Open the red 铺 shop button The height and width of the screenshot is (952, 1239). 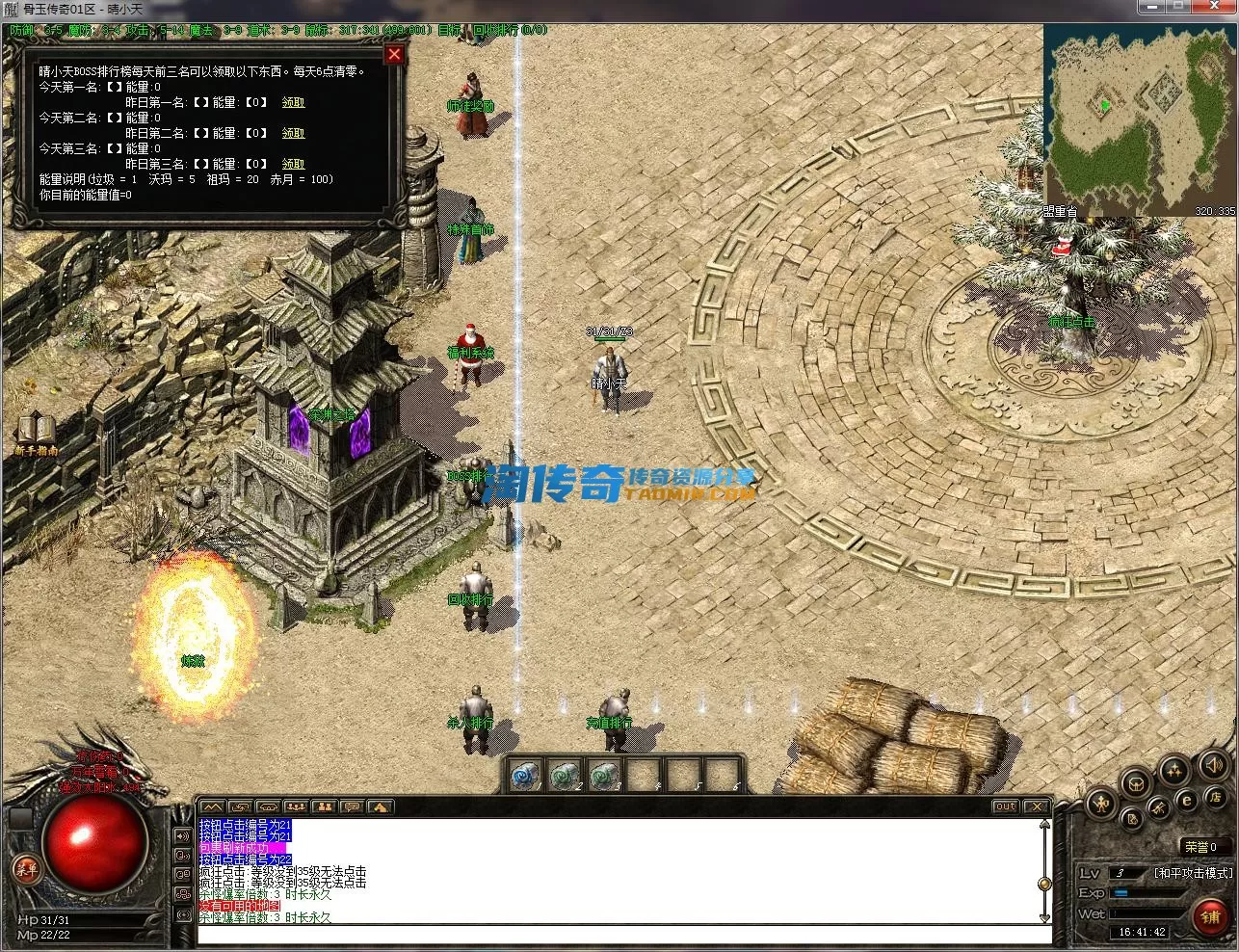[x=1210, y=916]
